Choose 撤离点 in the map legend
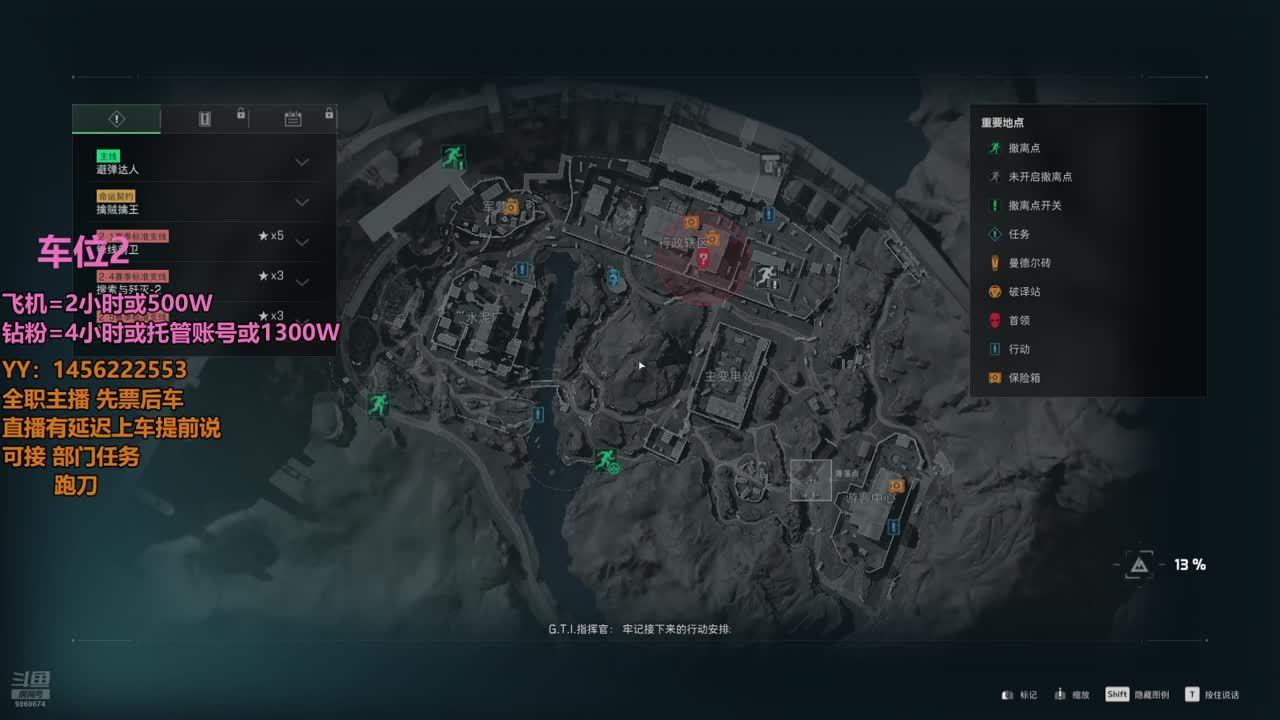Image resolution: width=1280 pixels, height=720 pixels. click(x=1024, y=148)
